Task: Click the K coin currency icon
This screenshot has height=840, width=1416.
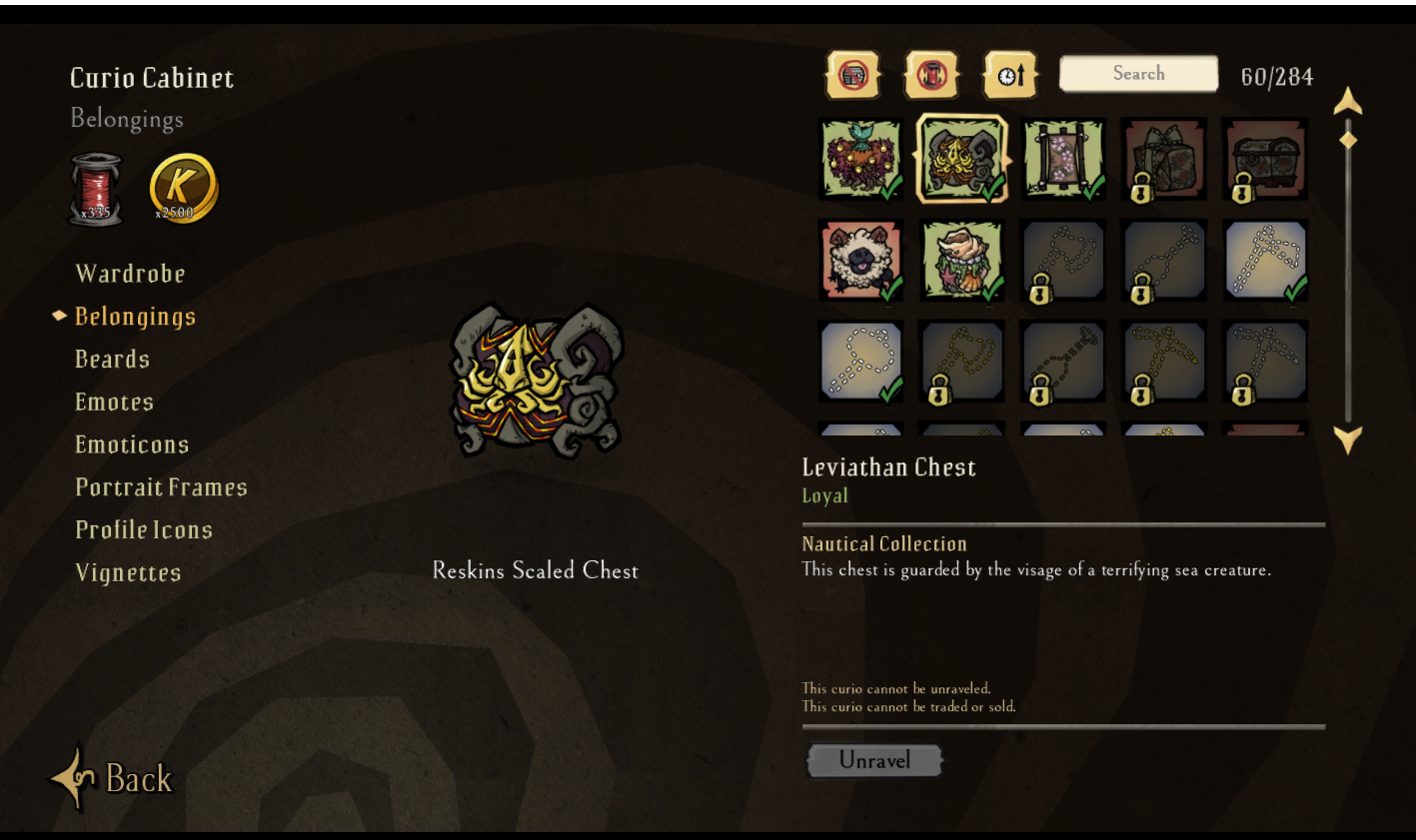Action: tap(180, 188)
